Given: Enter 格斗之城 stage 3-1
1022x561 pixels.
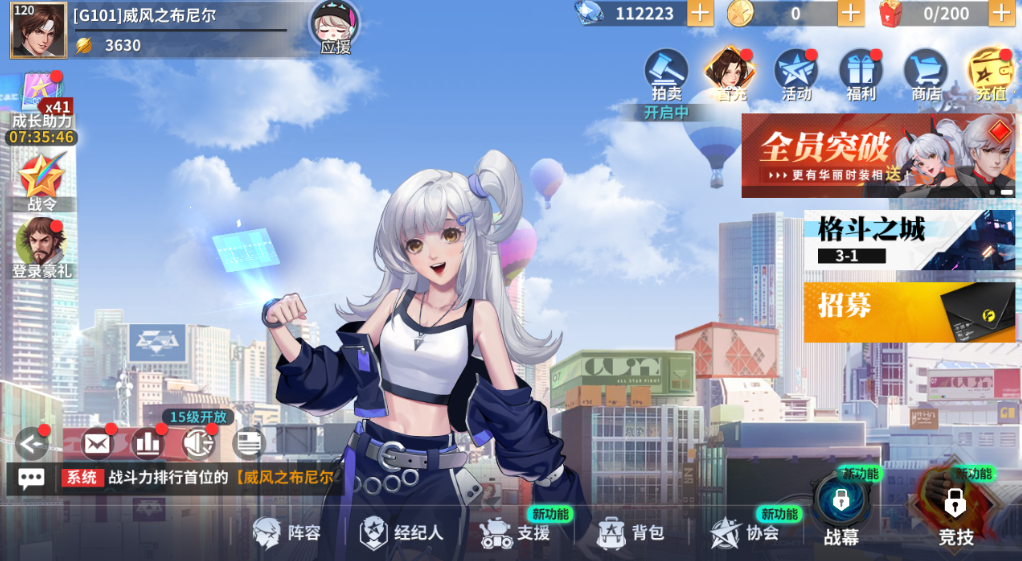Looking at the screenshot, I should [909, 240].
